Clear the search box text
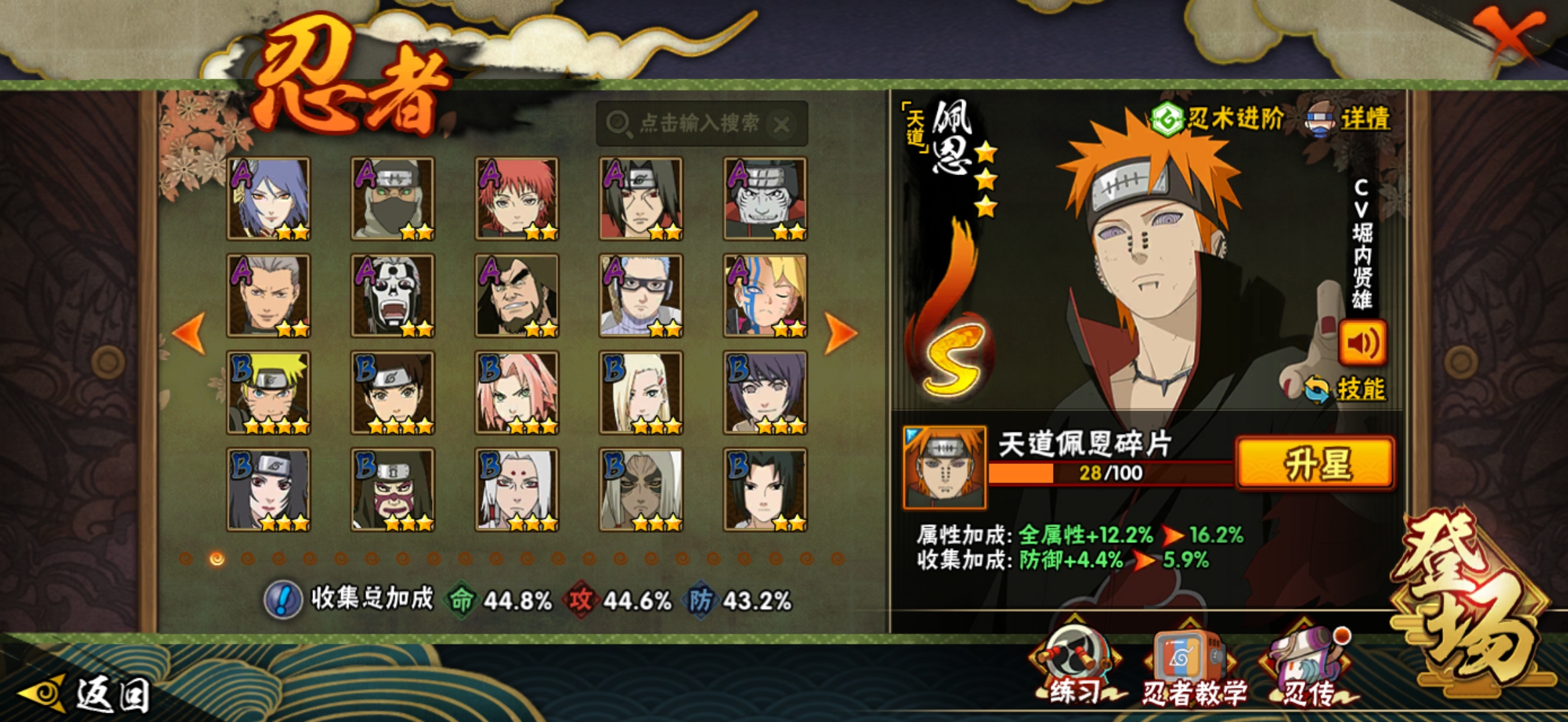 point(781,124)
